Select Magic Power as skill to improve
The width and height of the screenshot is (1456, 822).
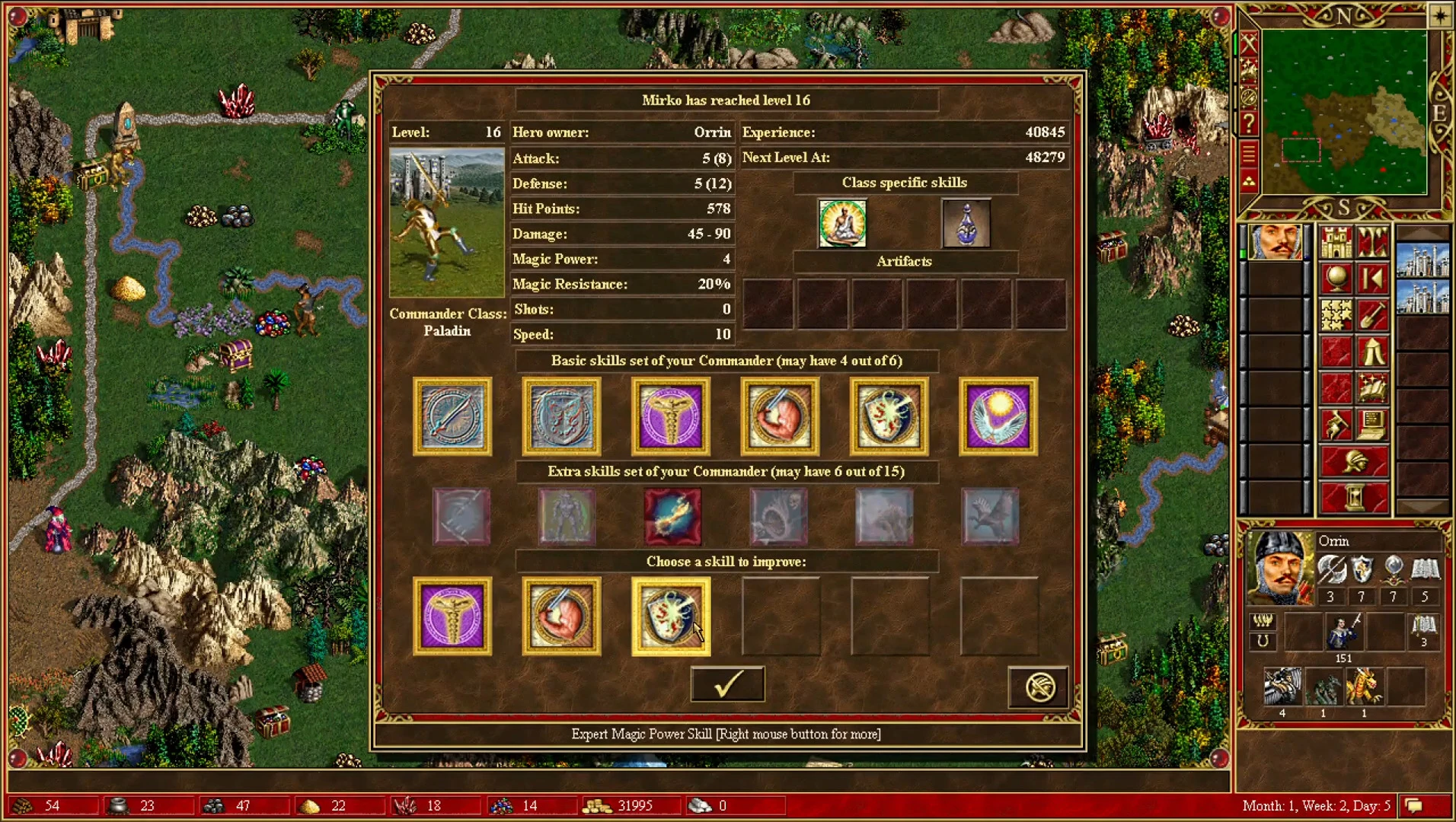pos(452,616)
